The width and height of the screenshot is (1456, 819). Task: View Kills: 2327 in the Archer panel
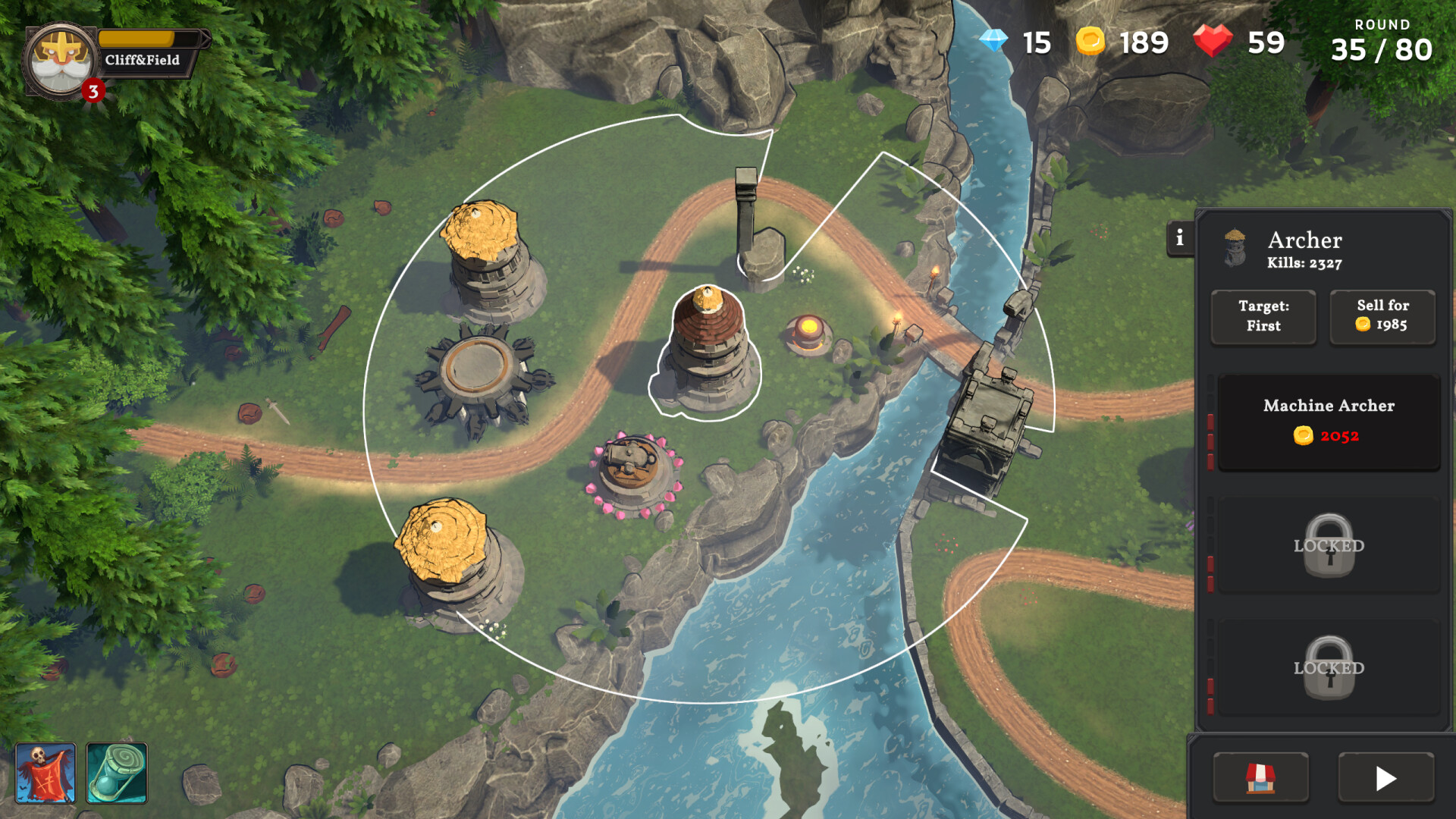[1304, 264]
